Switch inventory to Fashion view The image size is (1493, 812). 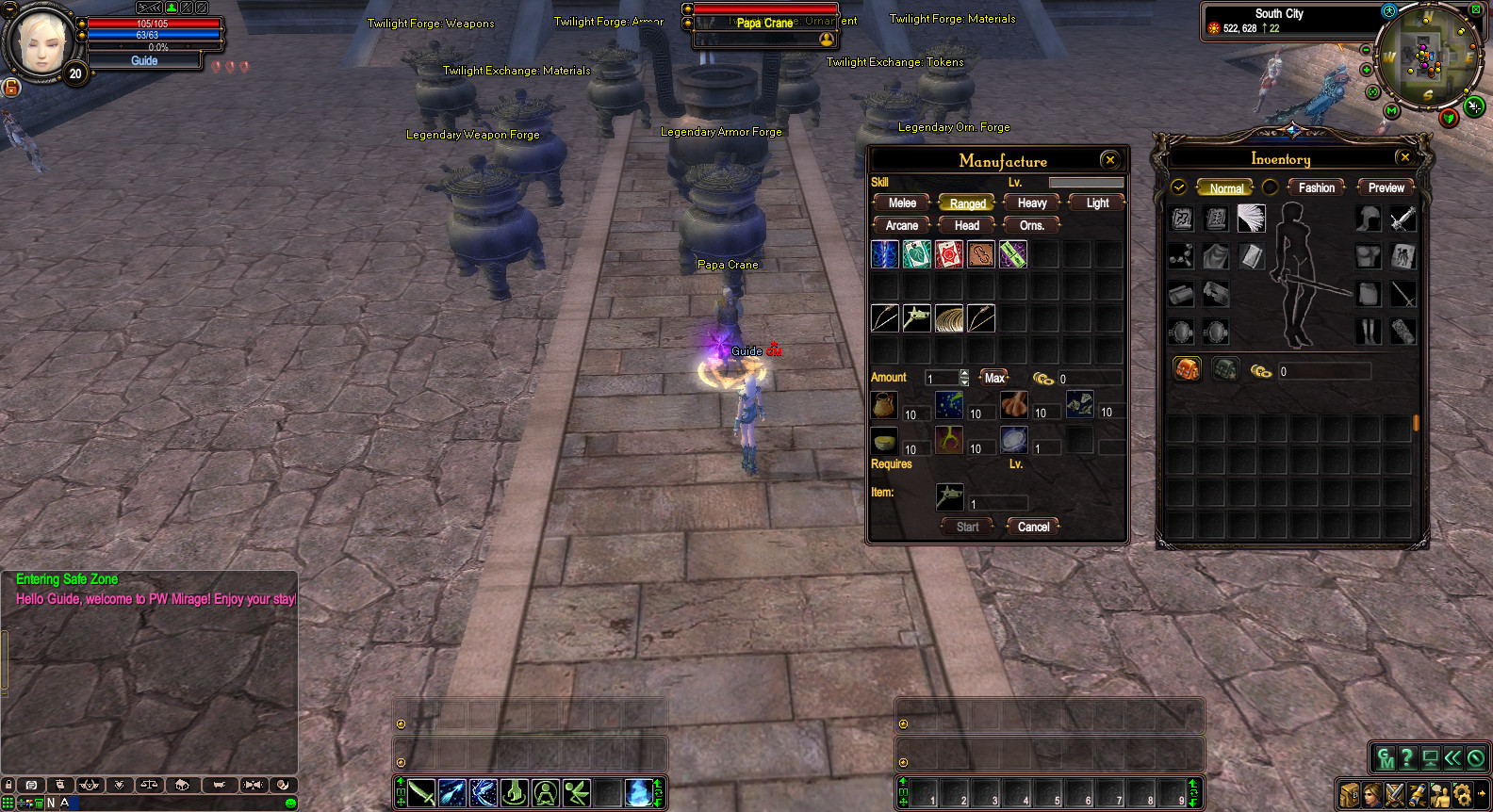coord(1316,188)
